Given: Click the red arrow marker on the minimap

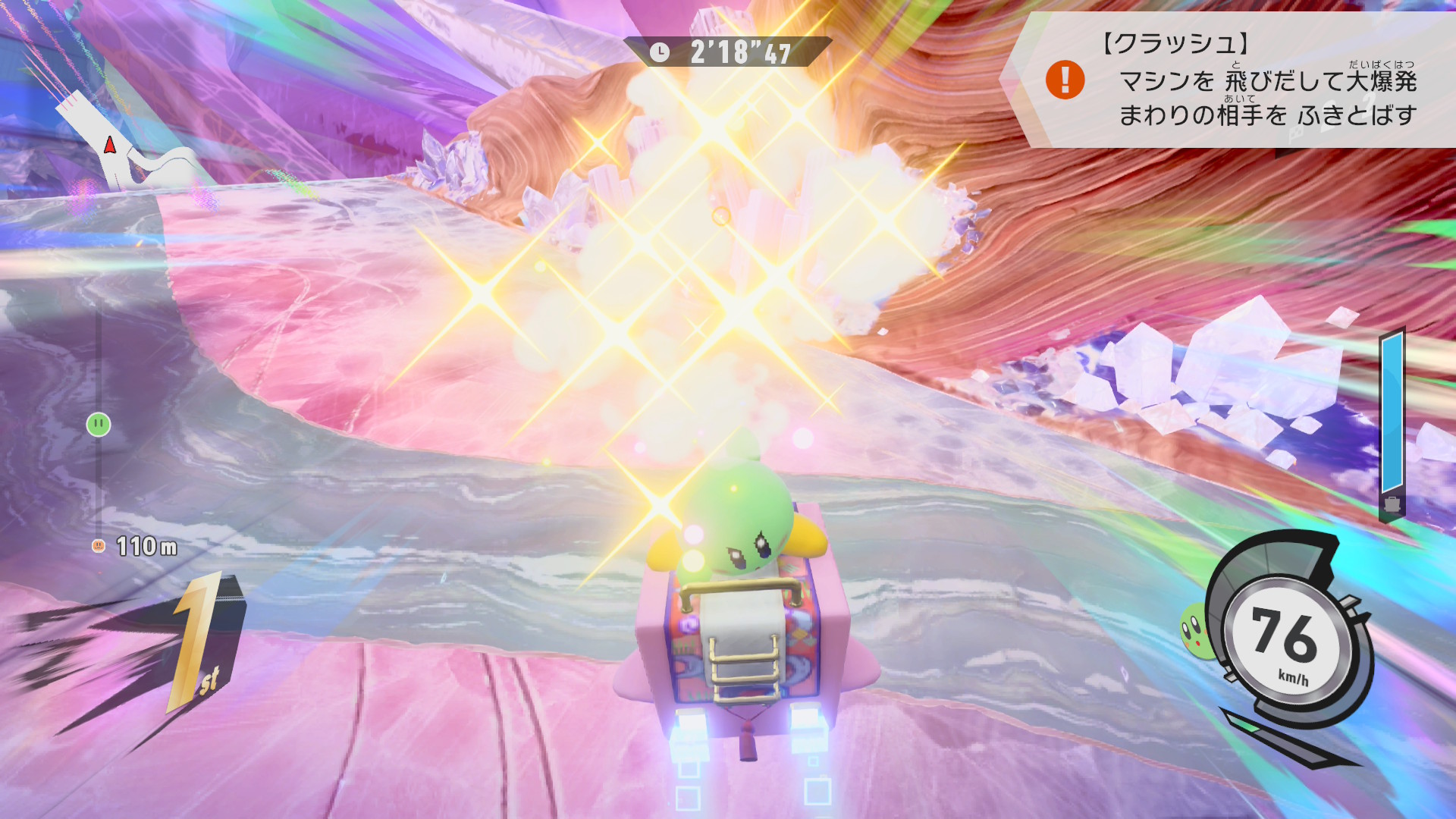Looking at the screenshot, I should 110,144.
